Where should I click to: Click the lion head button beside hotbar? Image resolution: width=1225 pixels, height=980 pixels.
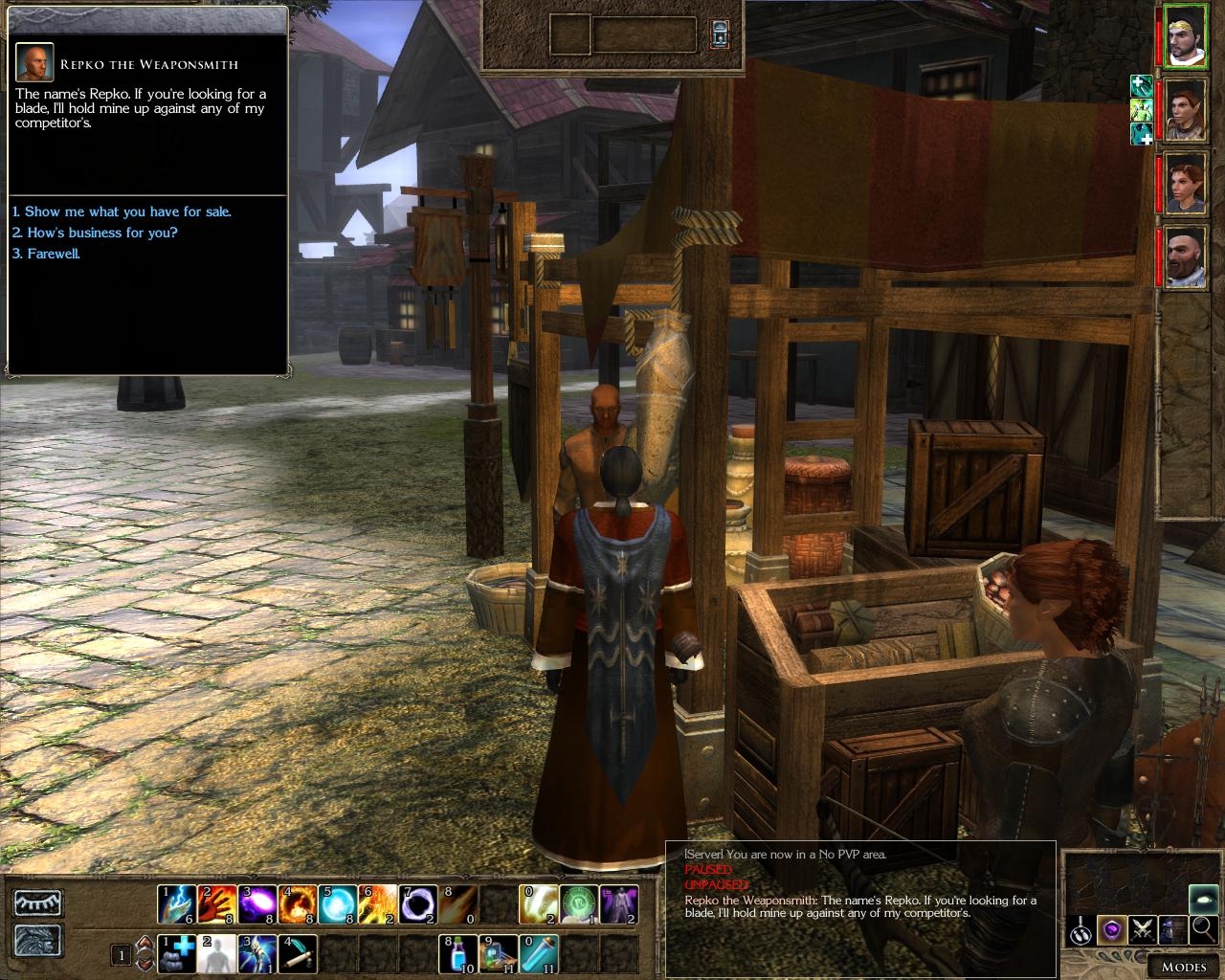[38, 940]
